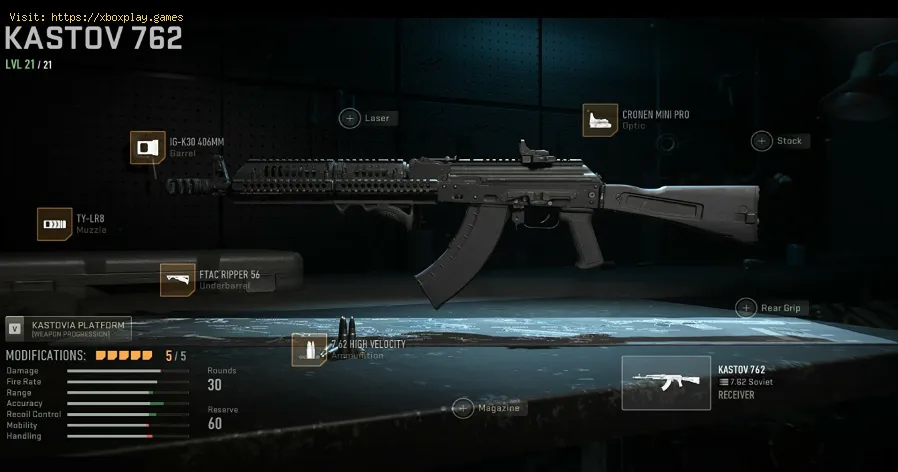Add a Stock attachment
This screenshot has width=898, height=472.
[x=763, y=141]
